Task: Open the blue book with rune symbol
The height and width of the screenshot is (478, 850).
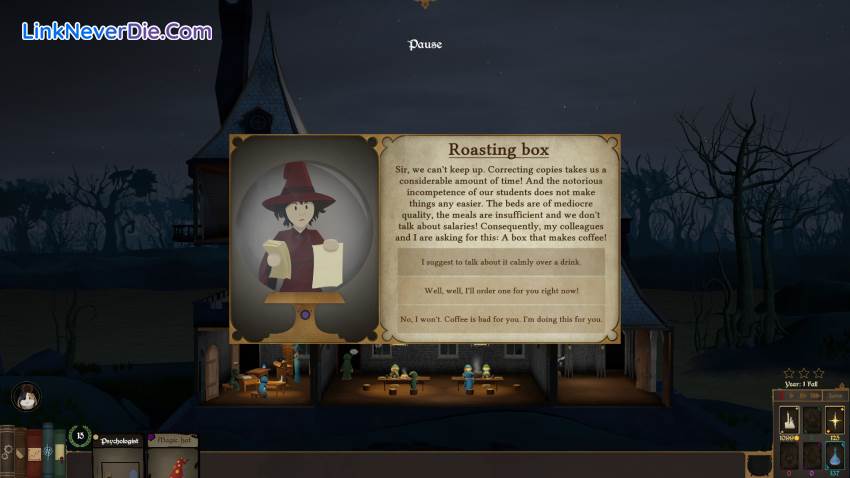Action: pyautogui.click(x=47, y=452)
